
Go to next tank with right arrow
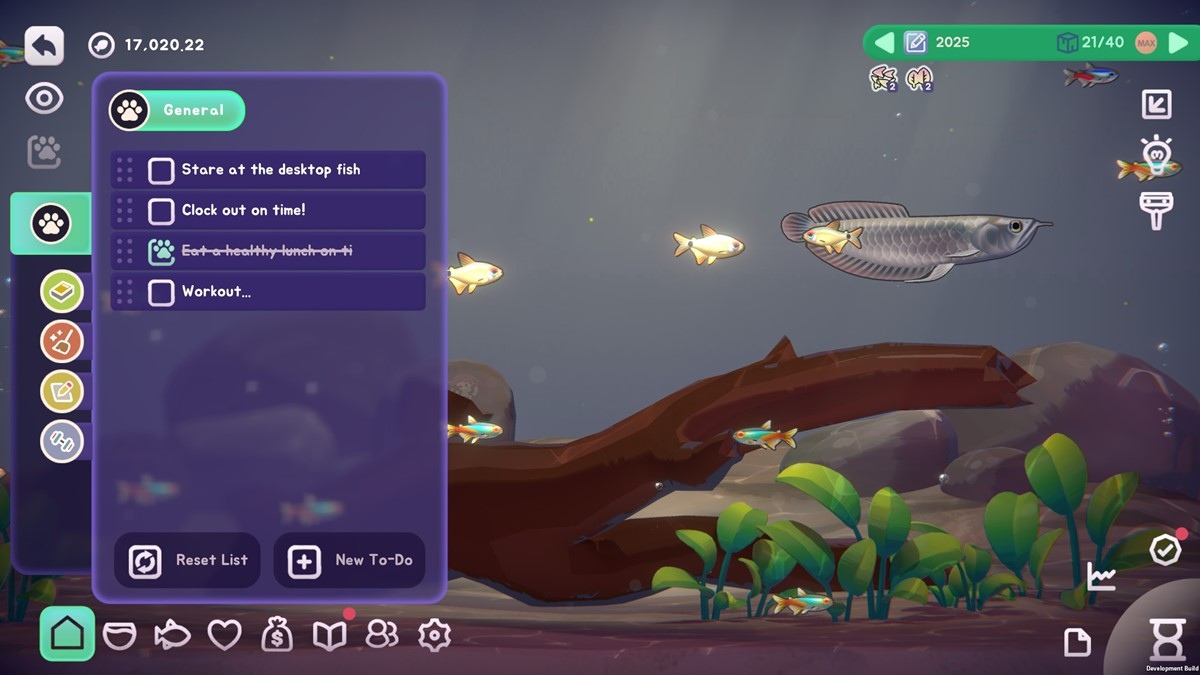click(1178, 43)
